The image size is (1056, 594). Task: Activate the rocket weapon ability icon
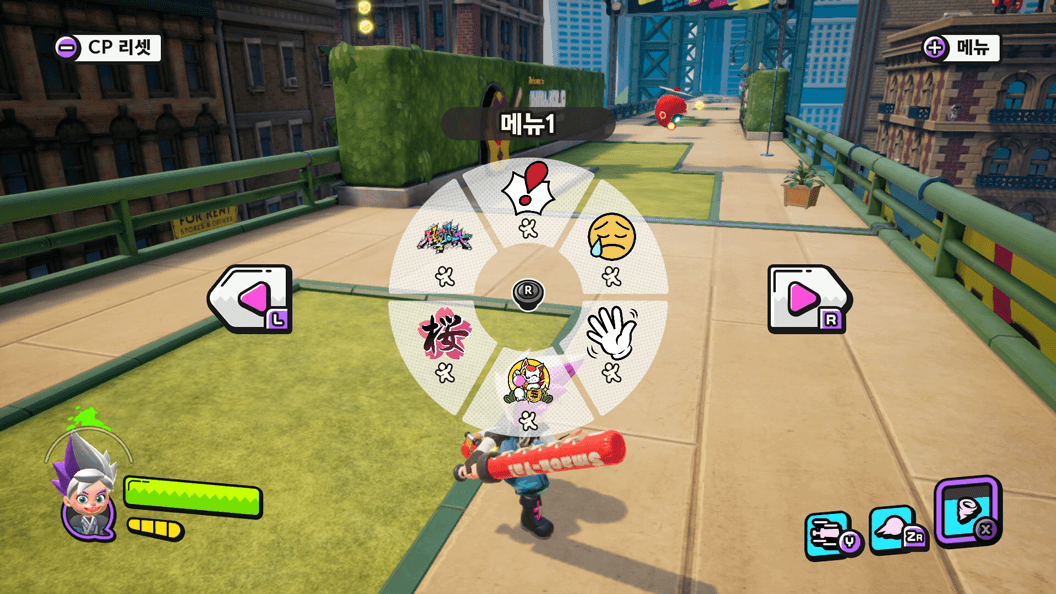(830, 535)
